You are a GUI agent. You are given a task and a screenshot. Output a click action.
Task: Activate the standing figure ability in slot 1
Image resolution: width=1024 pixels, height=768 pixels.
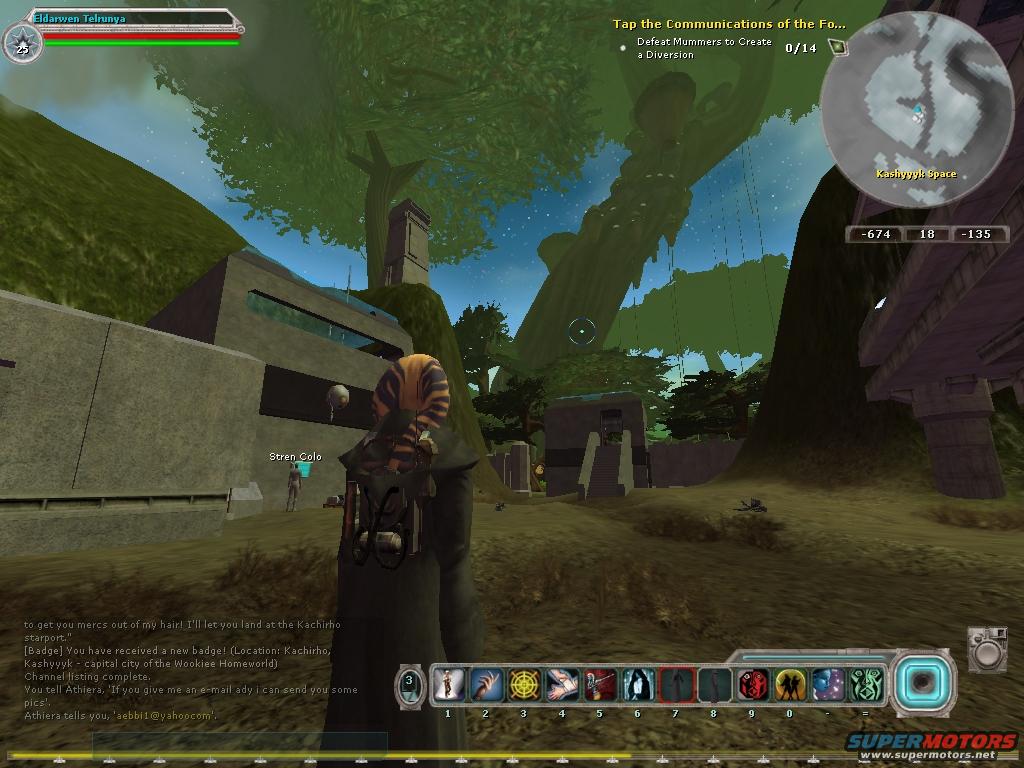click(449, 685)
